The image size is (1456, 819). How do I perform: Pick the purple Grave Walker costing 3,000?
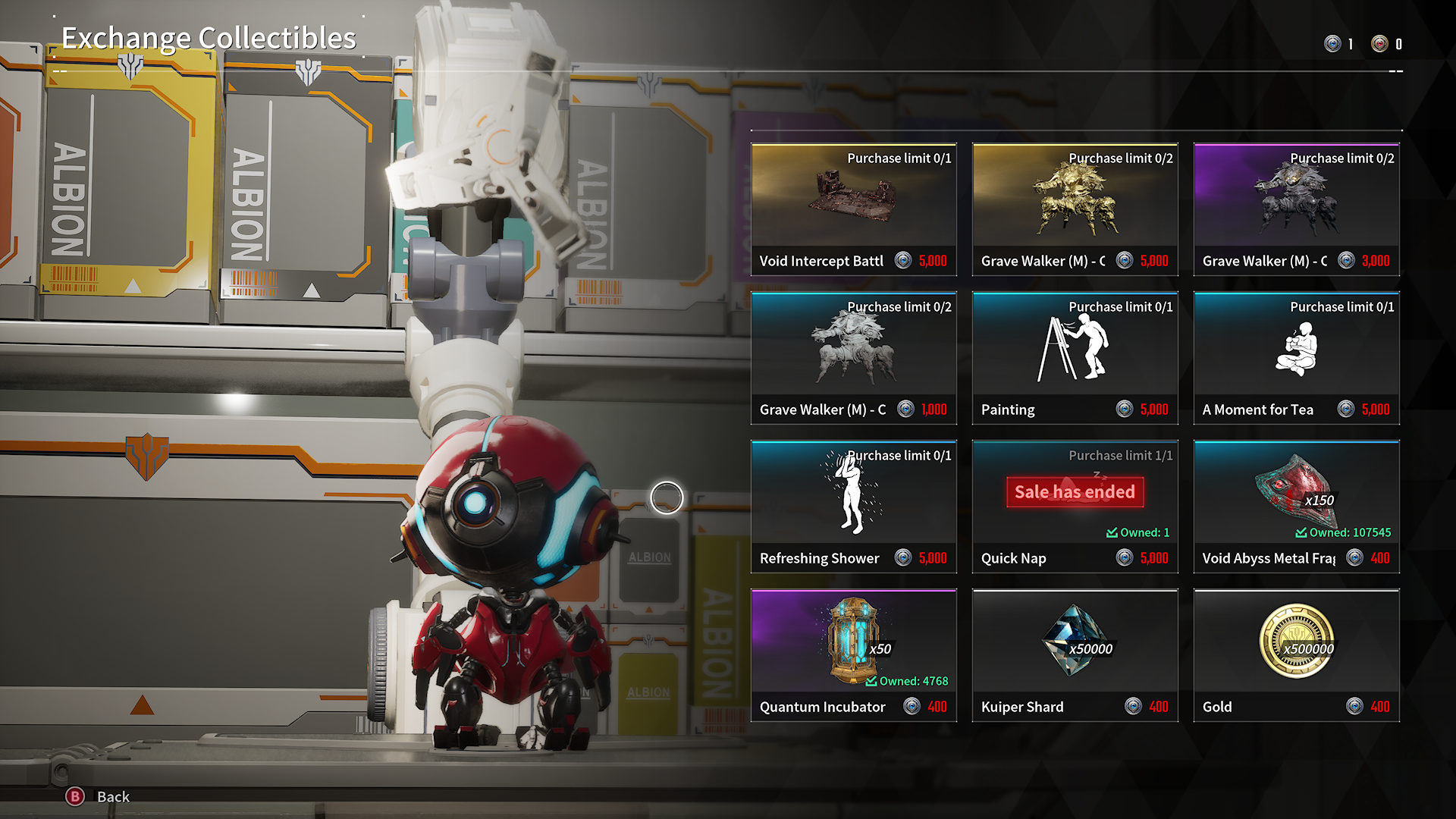(1296, 209)
